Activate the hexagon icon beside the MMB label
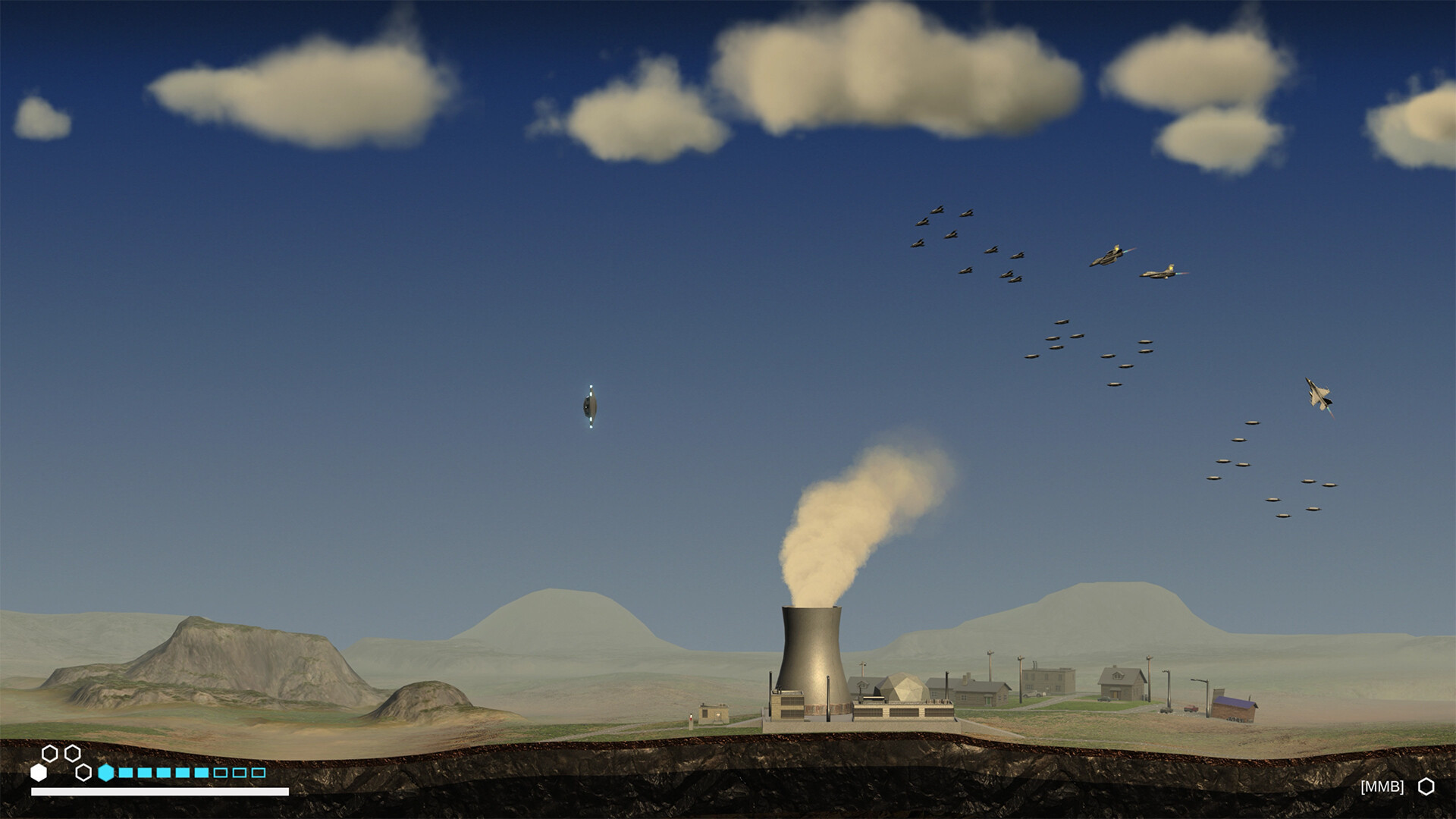The image size is (1456, 819). coord(1426,786)
